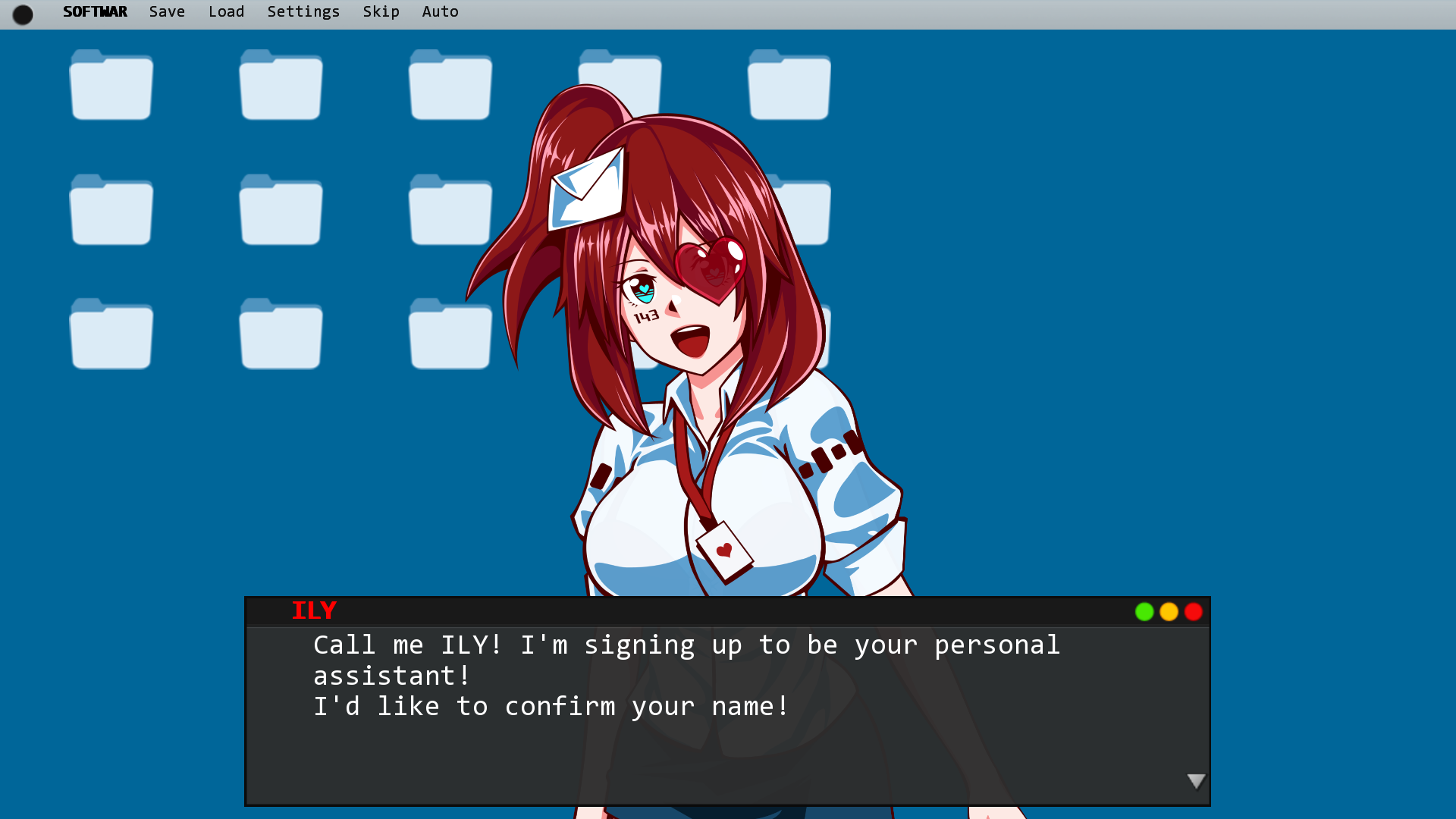Image resolution: width=1456 pixels, height=819 pixels.
Task: Click the black circle icon in the menu bar
Action: click(23, 14)
